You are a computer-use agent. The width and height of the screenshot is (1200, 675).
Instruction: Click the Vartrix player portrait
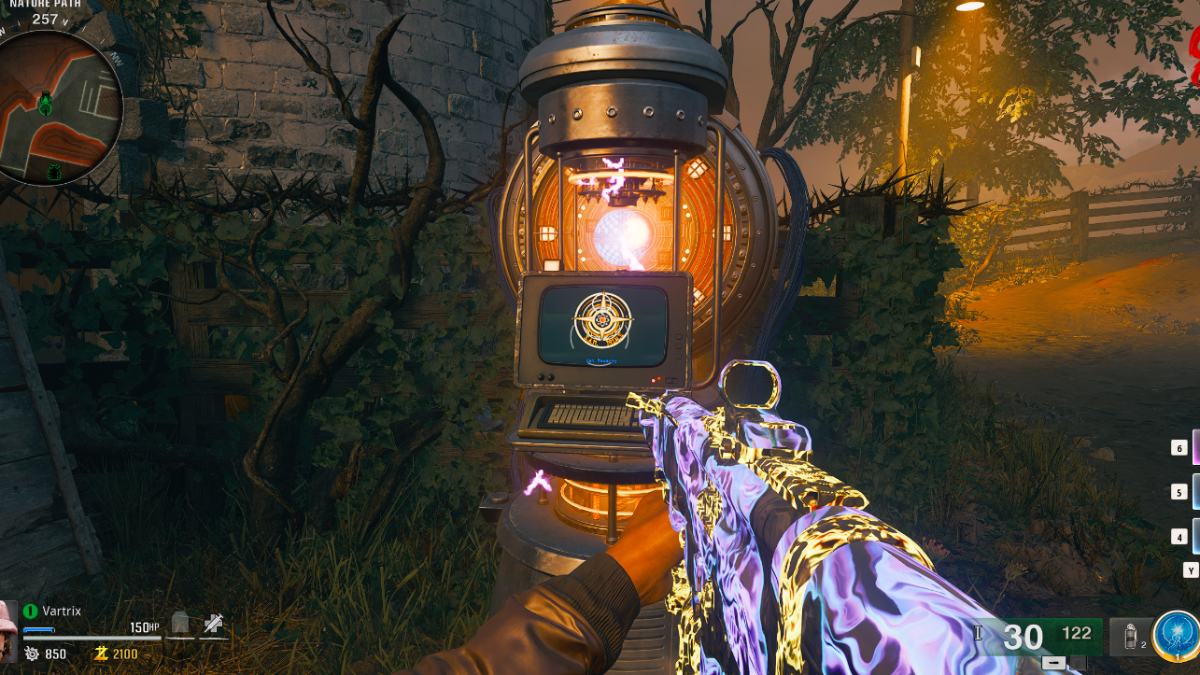click(x=9, y=631)
